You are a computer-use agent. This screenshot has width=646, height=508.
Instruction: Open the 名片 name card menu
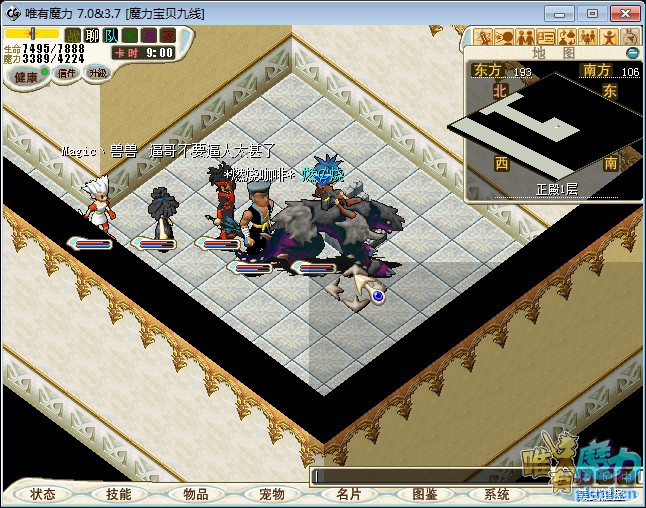(x=348, y=494)
